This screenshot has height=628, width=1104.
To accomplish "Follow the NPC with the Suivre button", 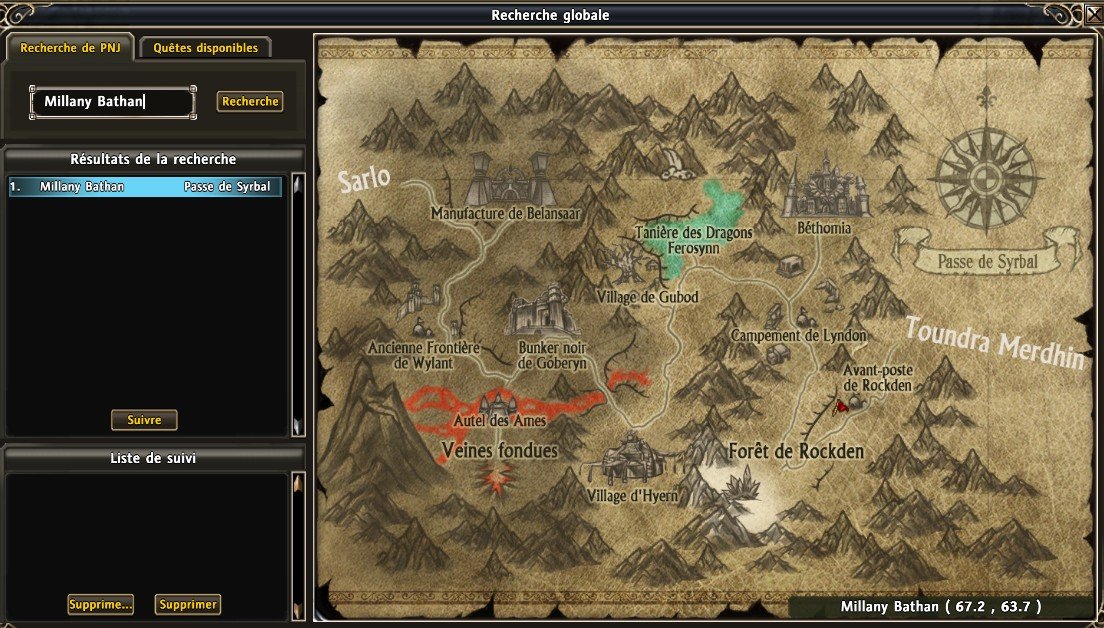I will [144, 420].
